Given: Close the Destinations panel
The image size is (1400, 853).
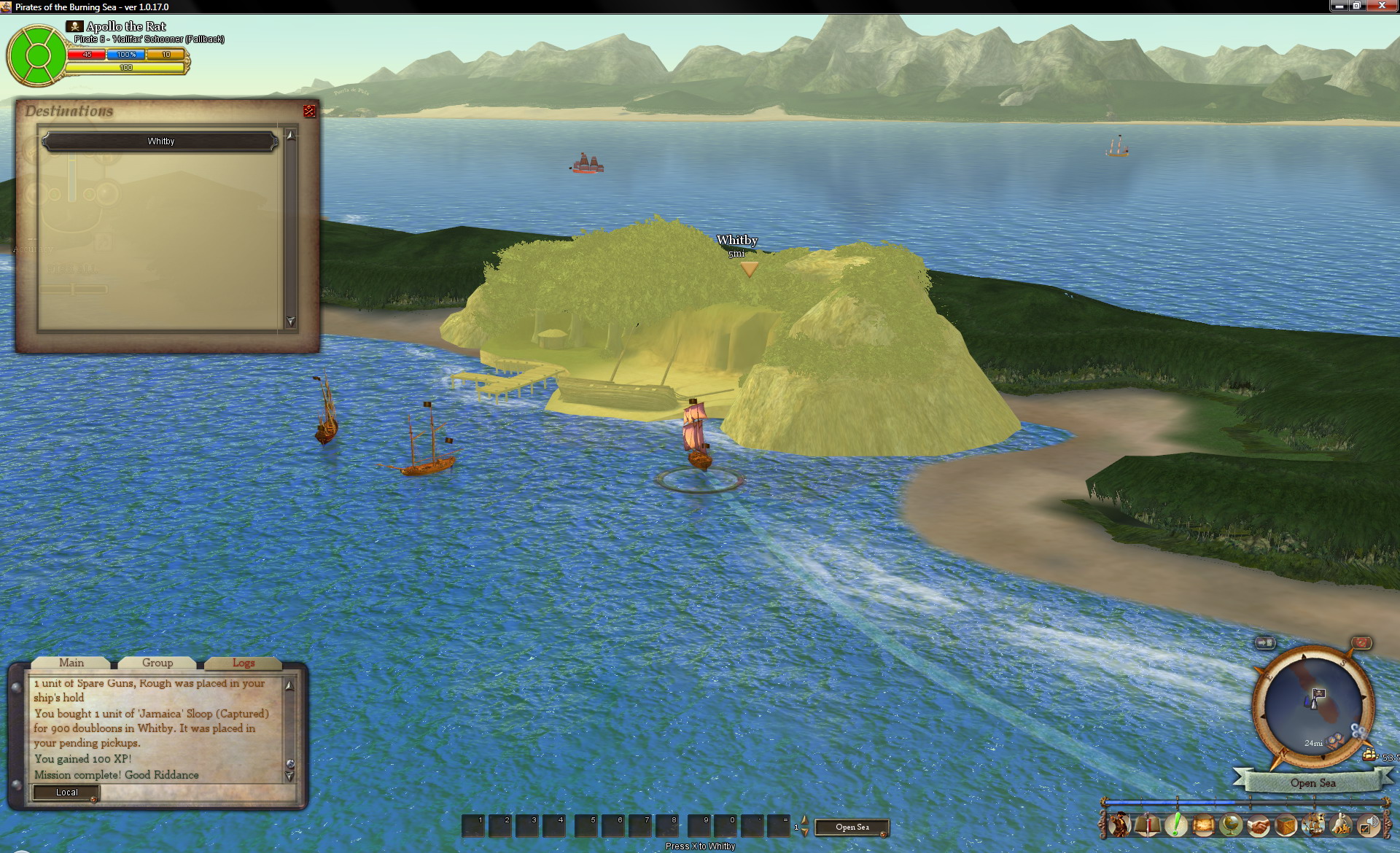Looking at the screenshot, I should (x=309, y=111).
